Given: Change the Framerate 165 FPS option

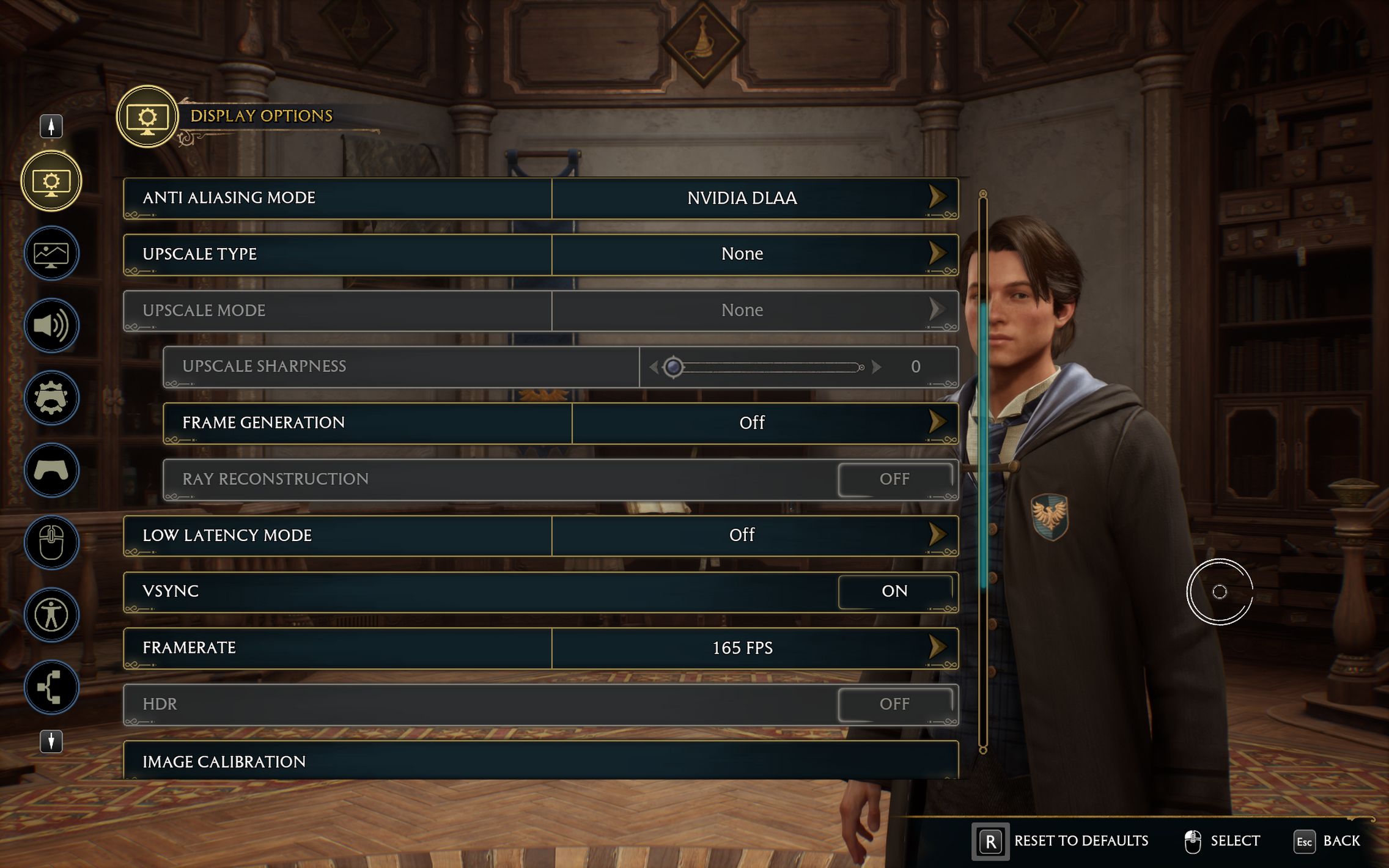Looking at the screenshot, I should 937,647.
